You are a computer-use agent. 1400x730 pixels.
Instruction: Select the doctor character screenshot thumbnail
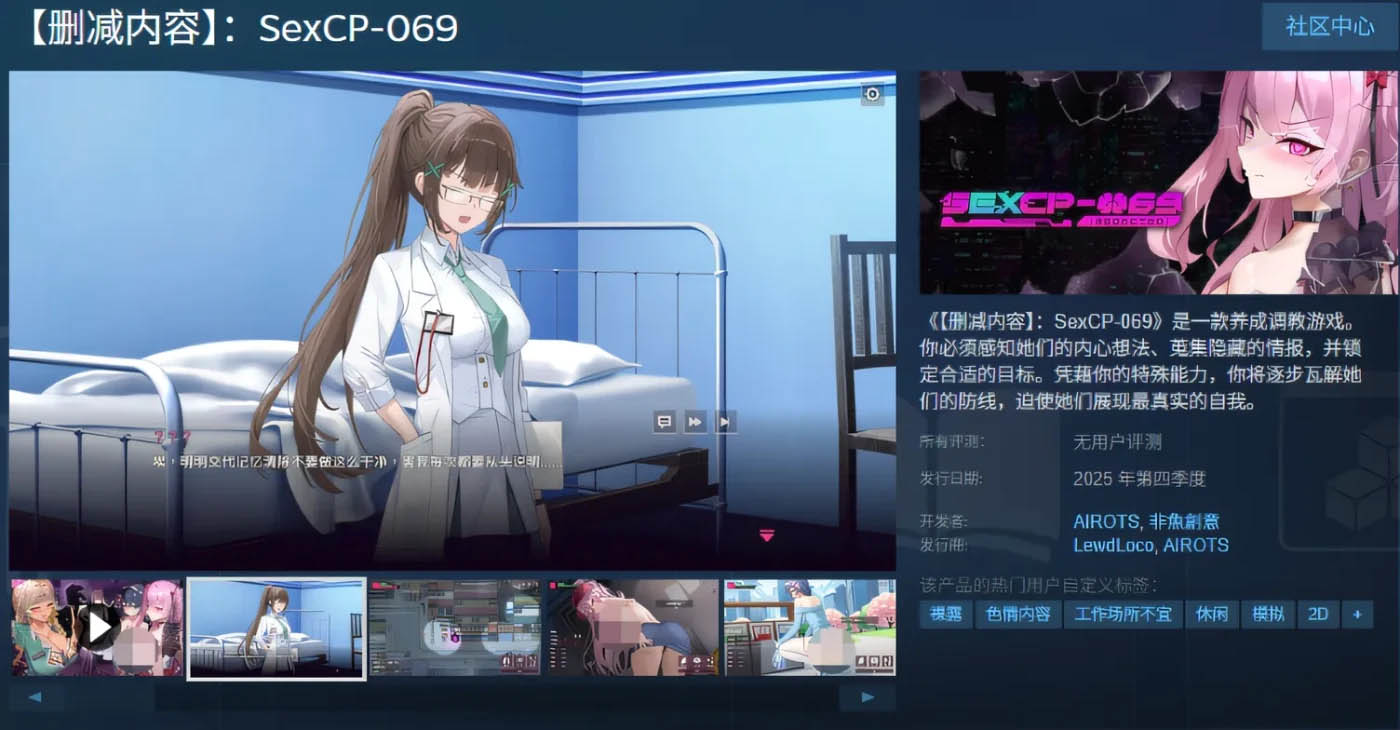275,627
